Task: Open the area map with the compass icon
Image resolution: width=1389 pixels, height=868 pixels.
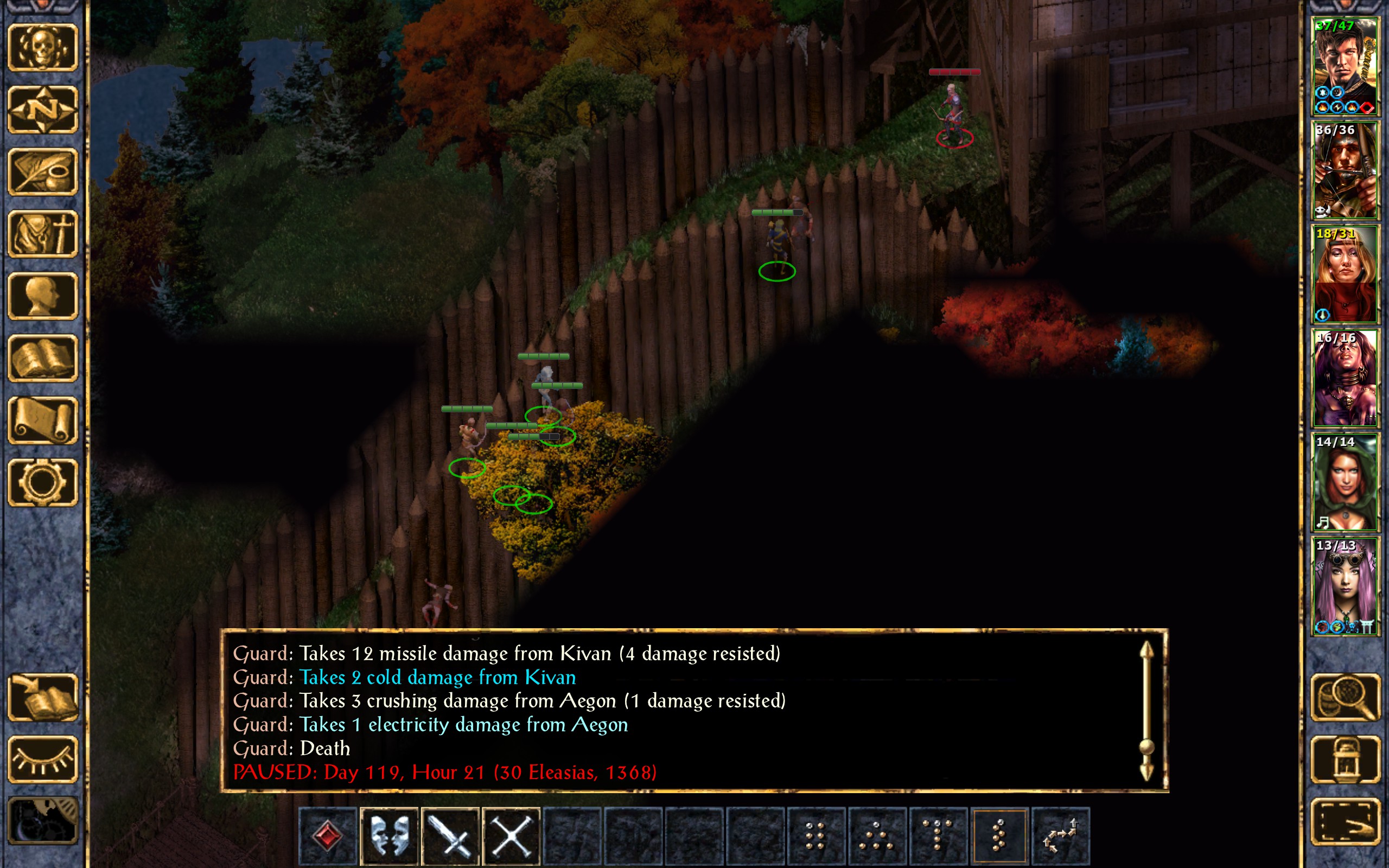Action: 43,110
